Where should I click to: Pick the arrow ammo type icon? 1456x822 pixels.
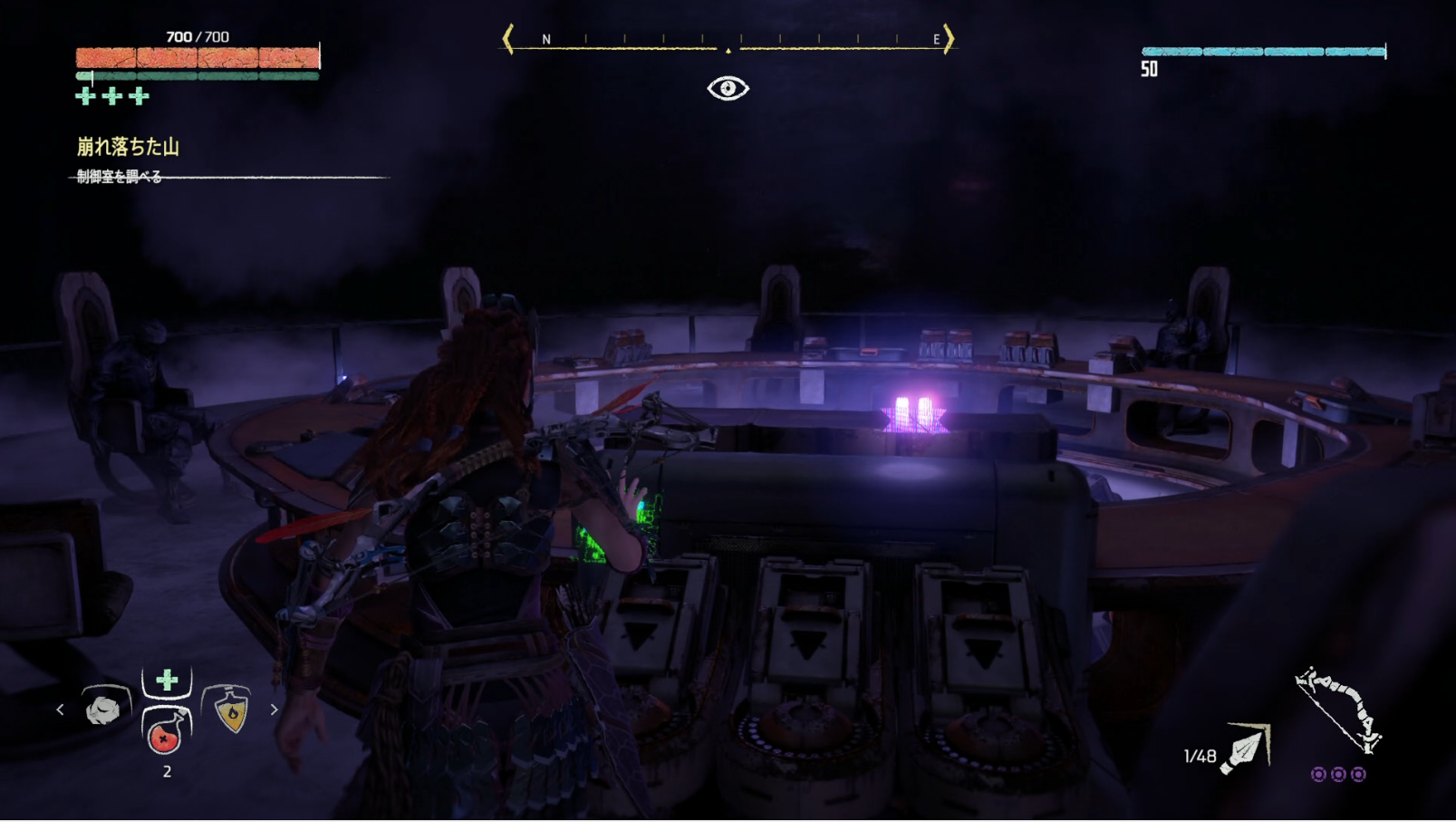point(1245,749)
